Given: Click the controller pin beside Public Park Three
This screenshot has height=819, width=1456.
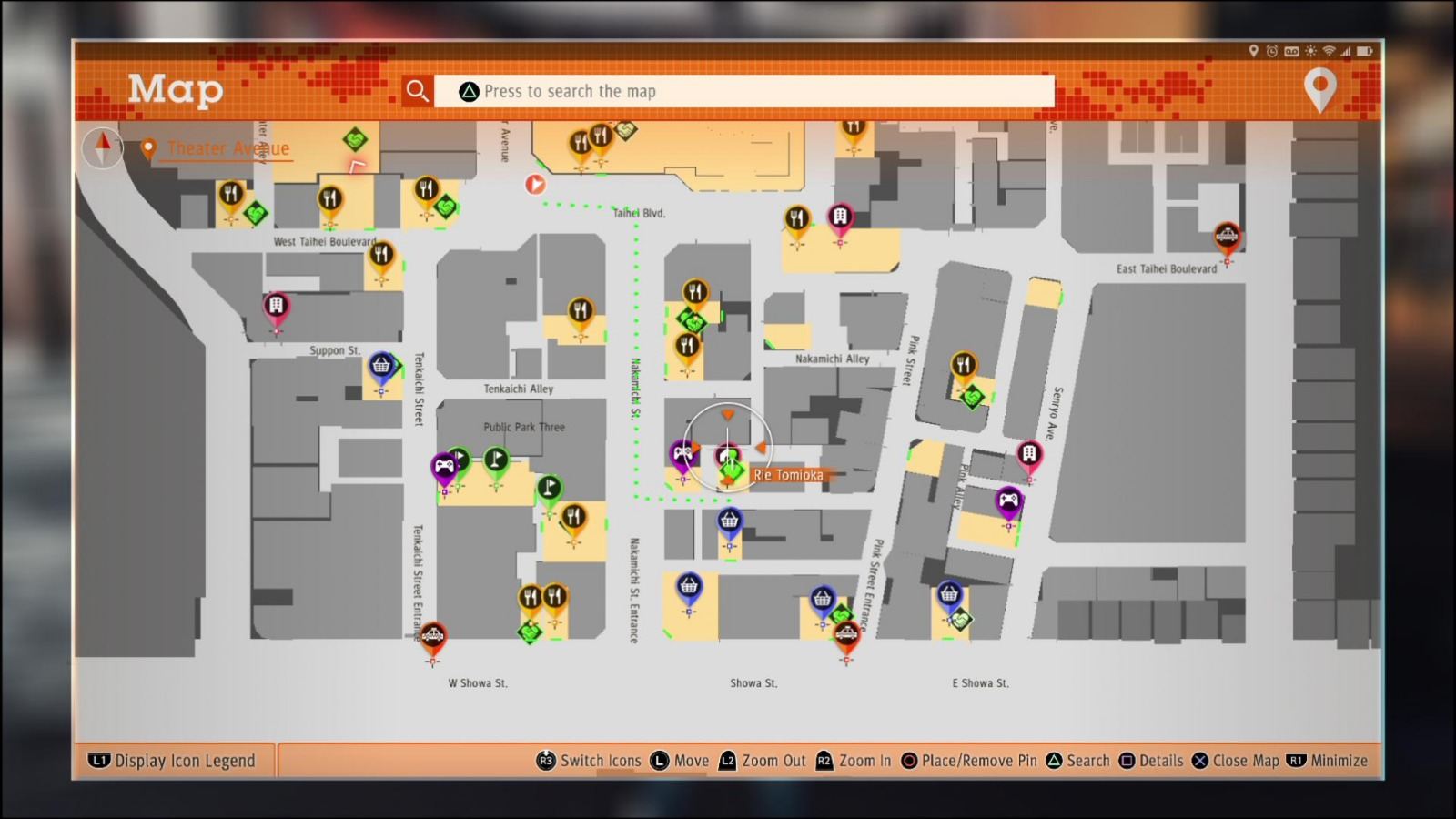Looking at the screenshot, I should [443, 464].
